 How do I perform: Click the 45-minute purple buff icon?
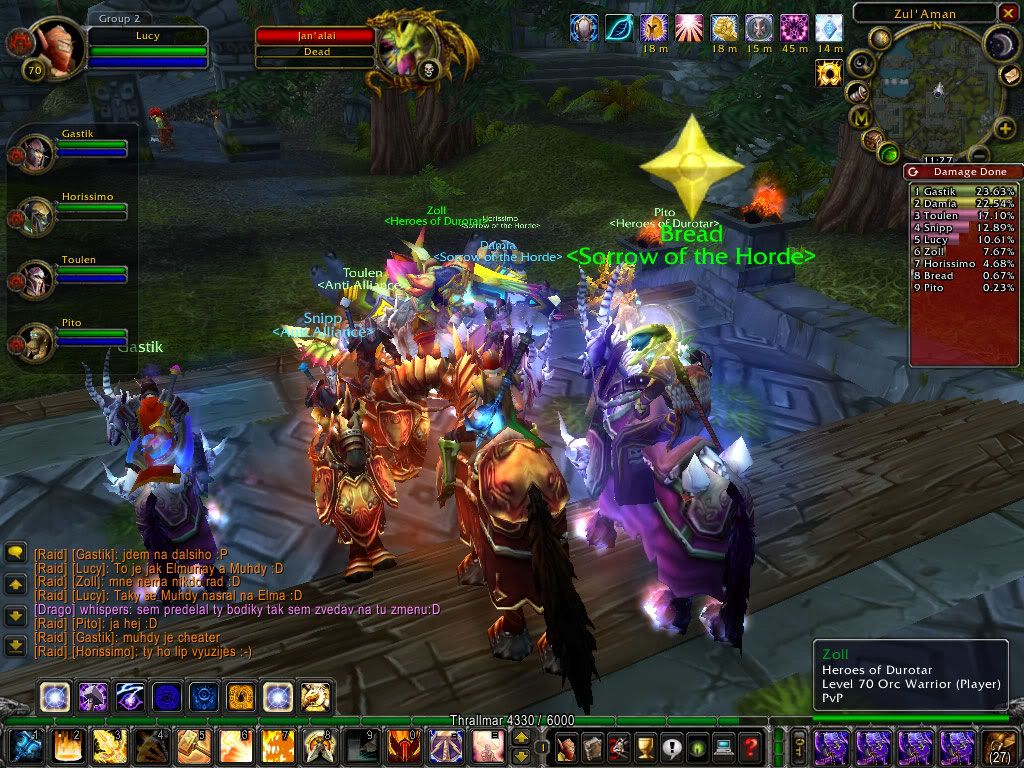794,28
